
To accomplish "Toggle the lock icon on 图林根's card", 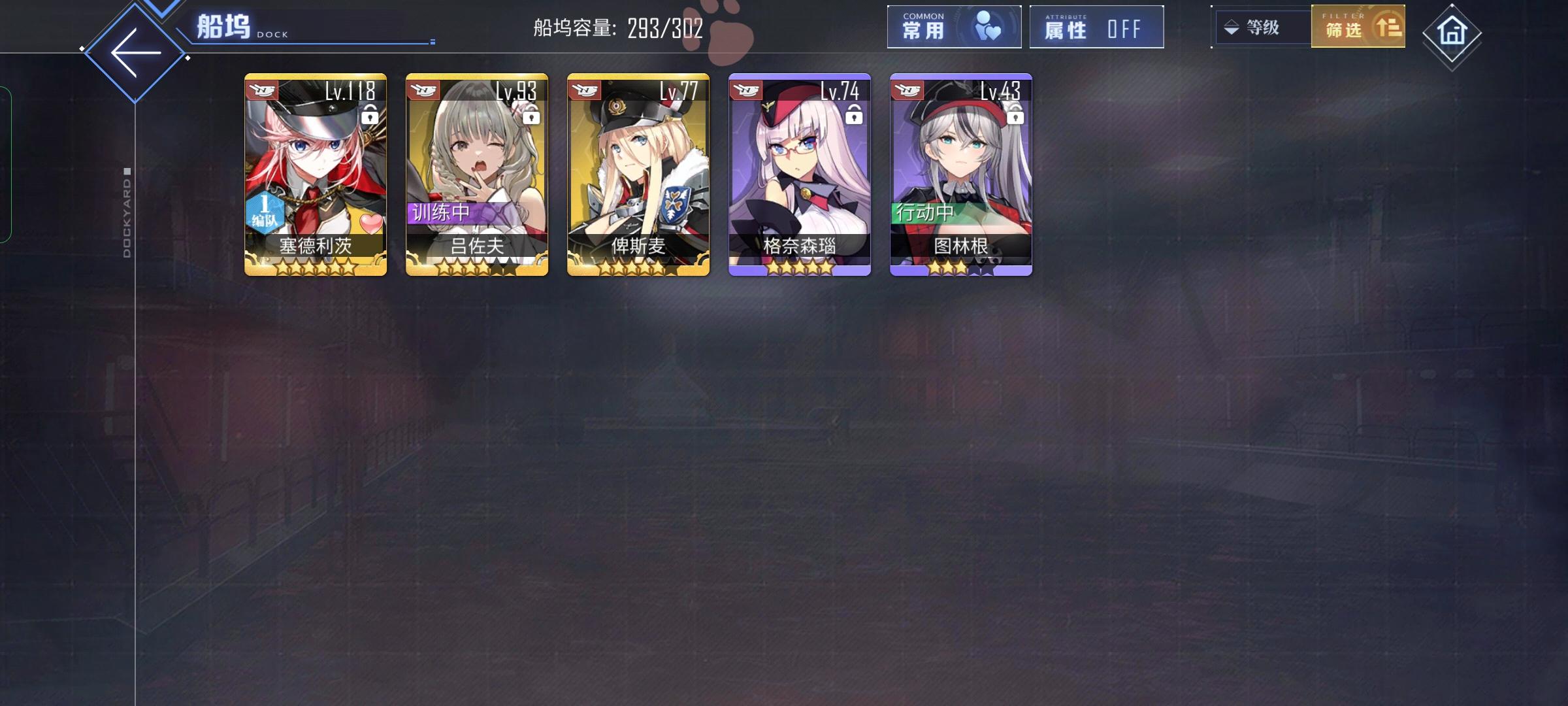I will point(1017,116).
